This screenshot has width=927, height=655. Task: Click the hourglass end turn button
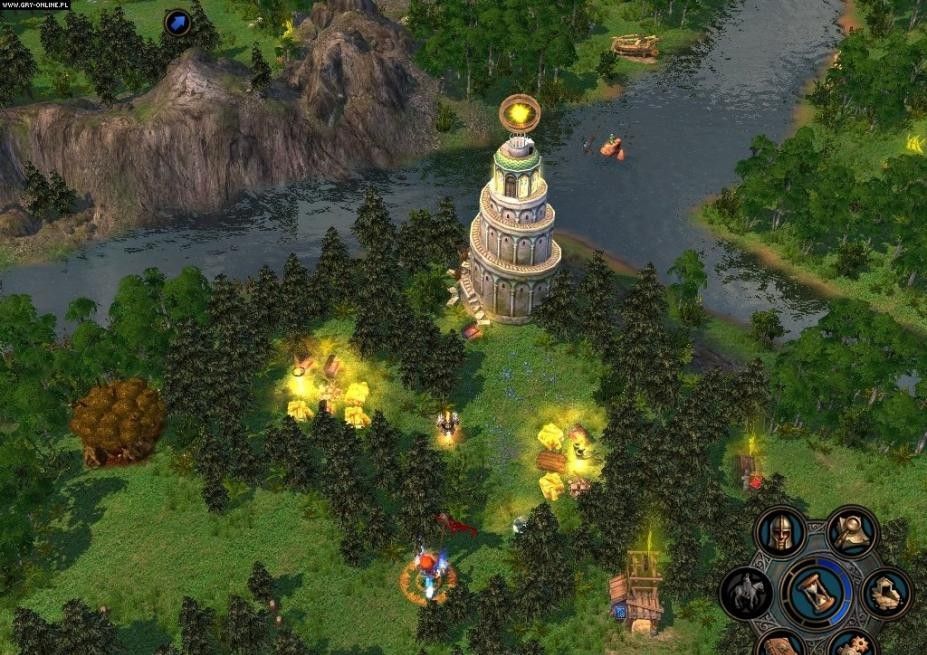[816, 593]
